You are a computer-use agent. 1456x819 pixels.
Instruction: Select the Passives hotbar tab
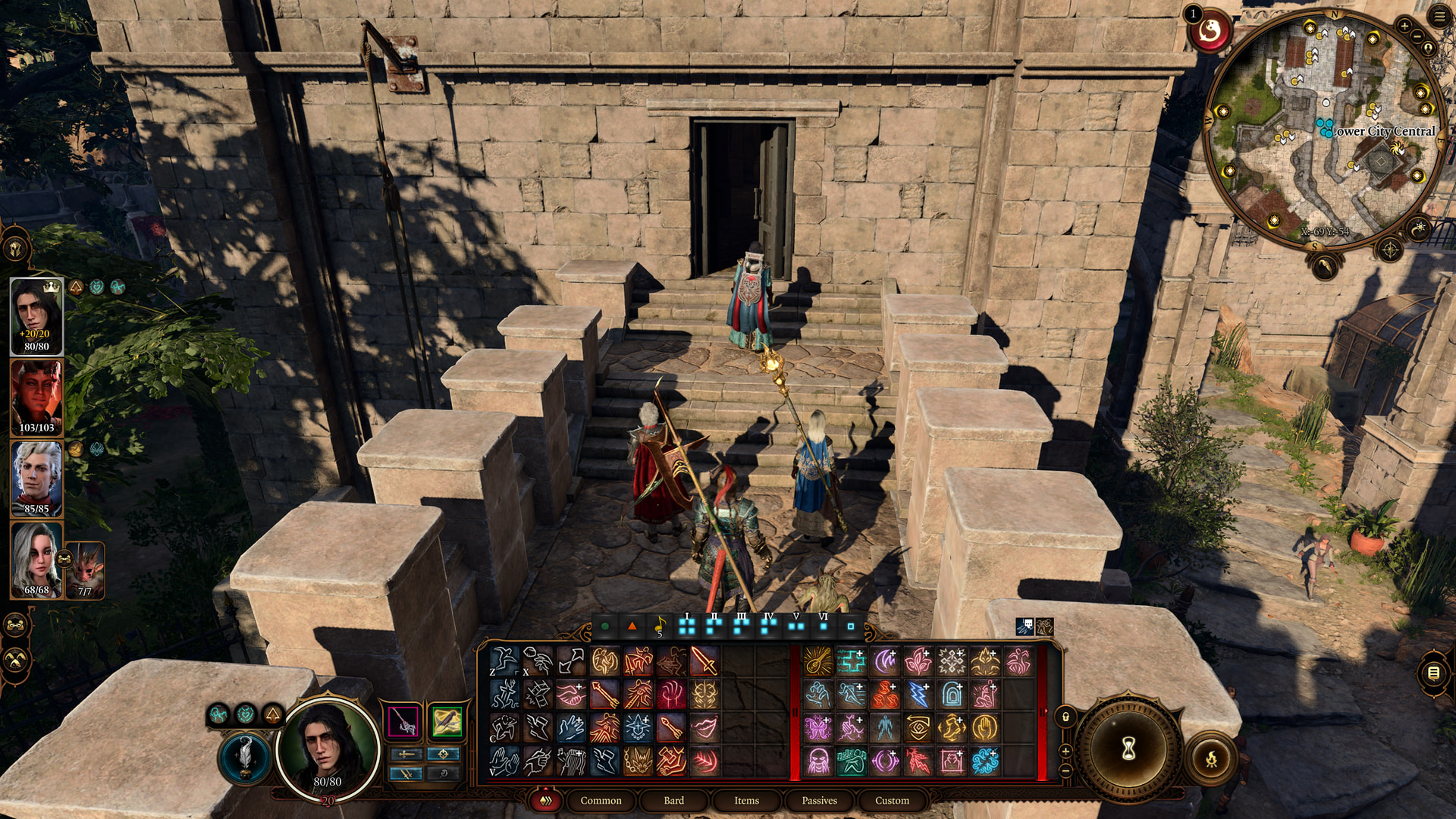pyautogui.click(x=819, y=800)
